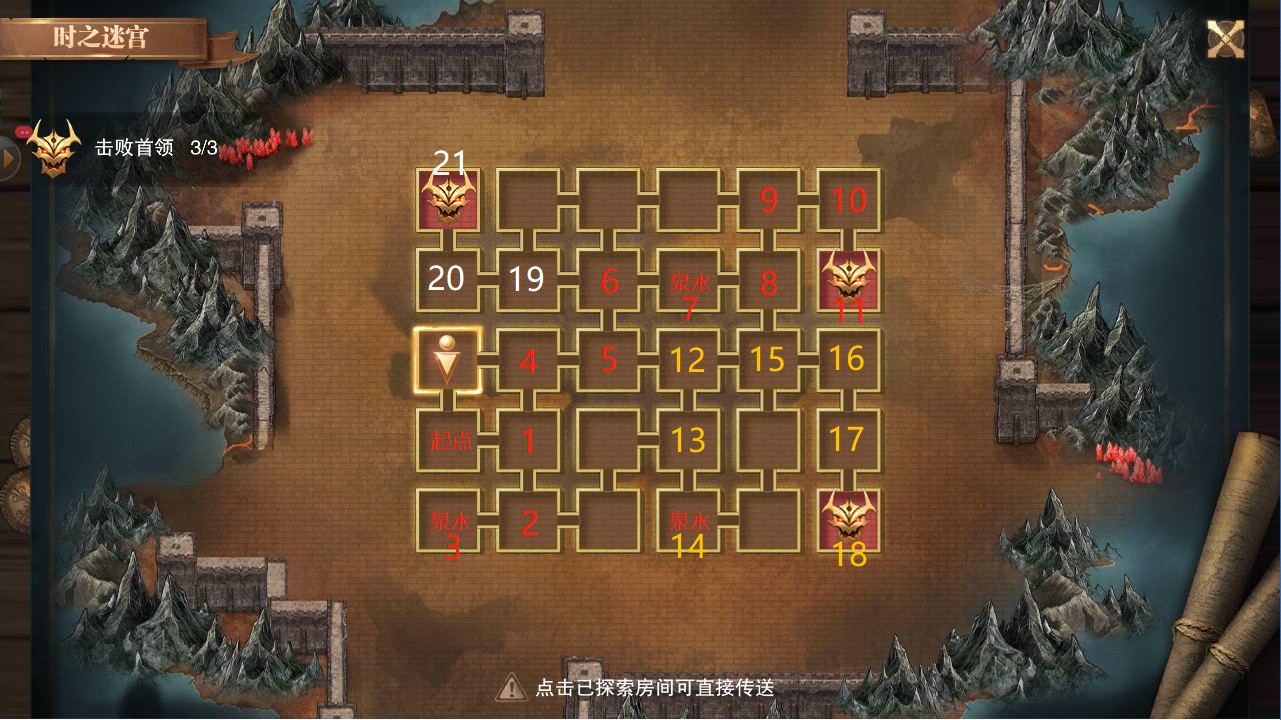Select the 起点 starting room tile
This screenshot has height=720, width=1281.
448,440
